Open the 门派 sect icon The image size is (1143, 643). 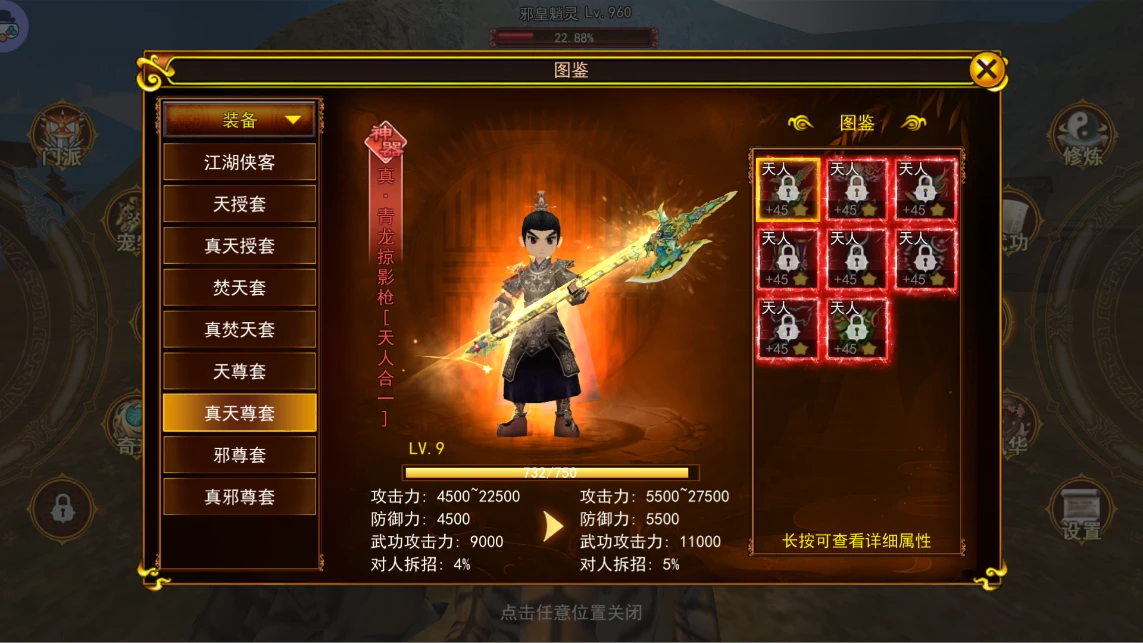click(x=62, y=137)
